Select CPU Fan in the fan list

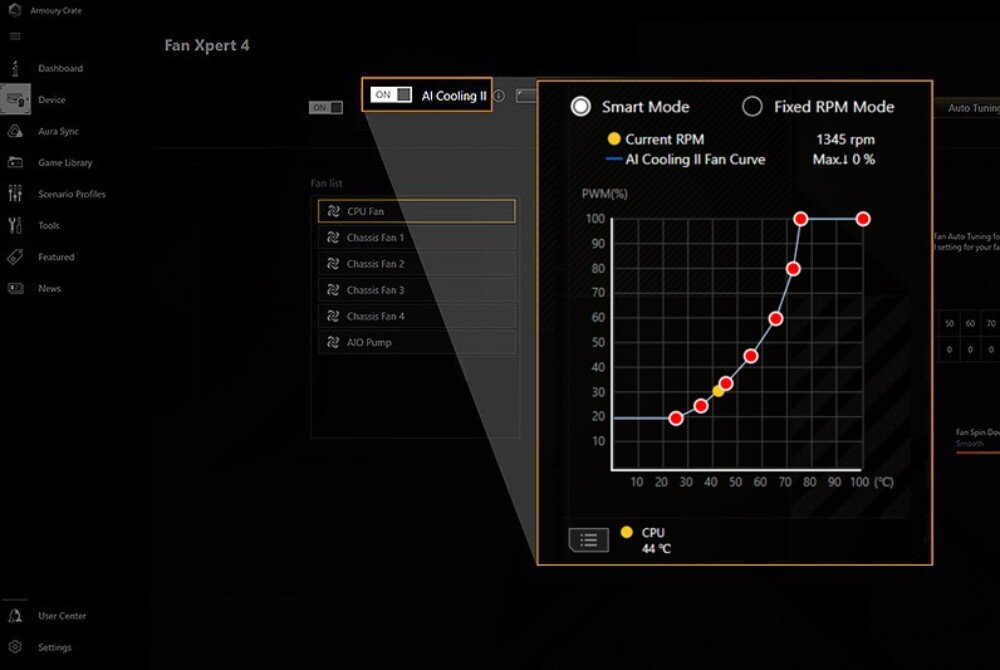coord(416,211)
